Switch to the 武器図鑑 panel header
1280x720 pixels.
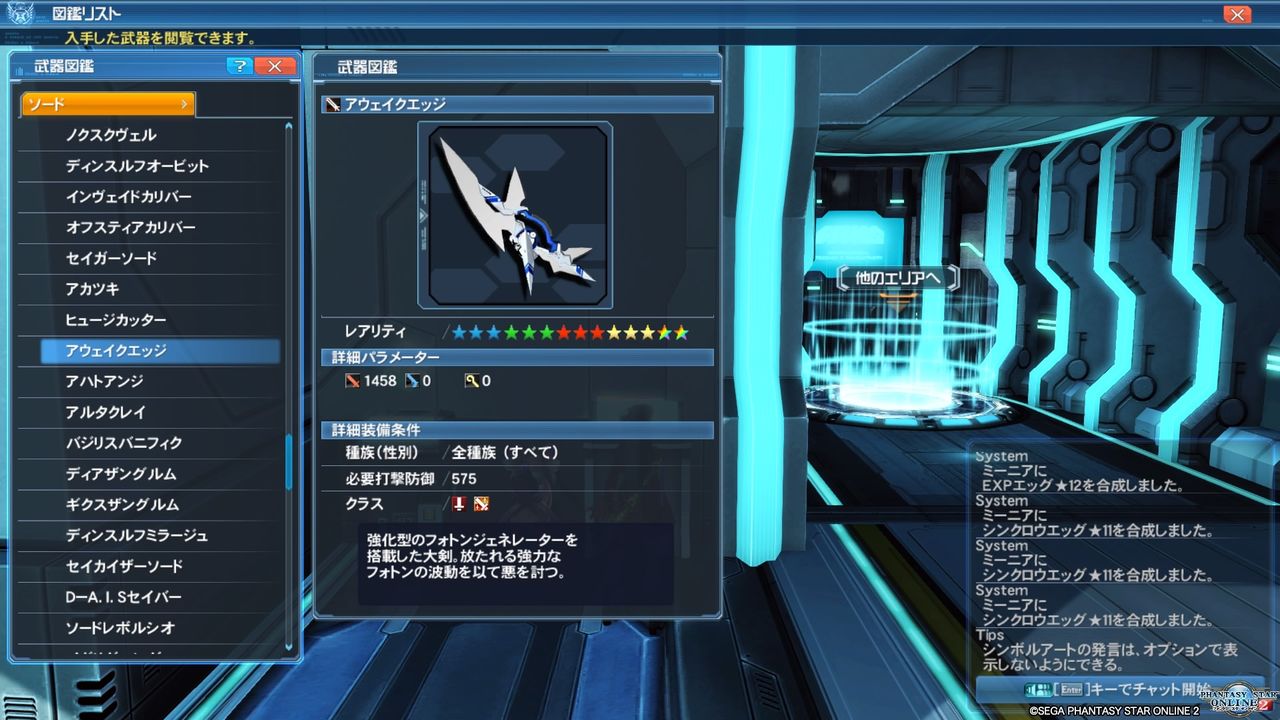64,65
